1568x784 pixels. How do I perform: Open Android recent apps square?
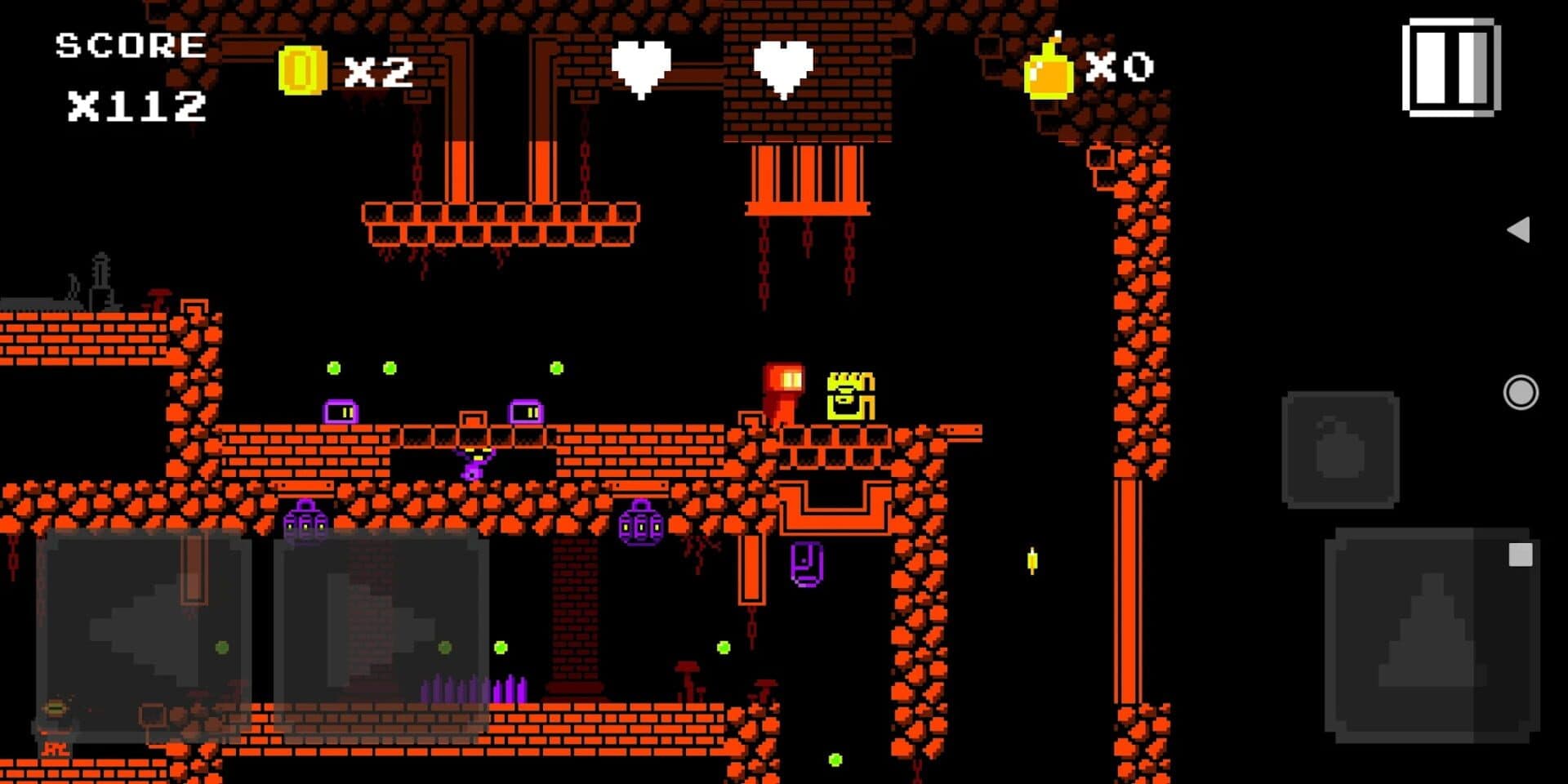point(1520,555)
